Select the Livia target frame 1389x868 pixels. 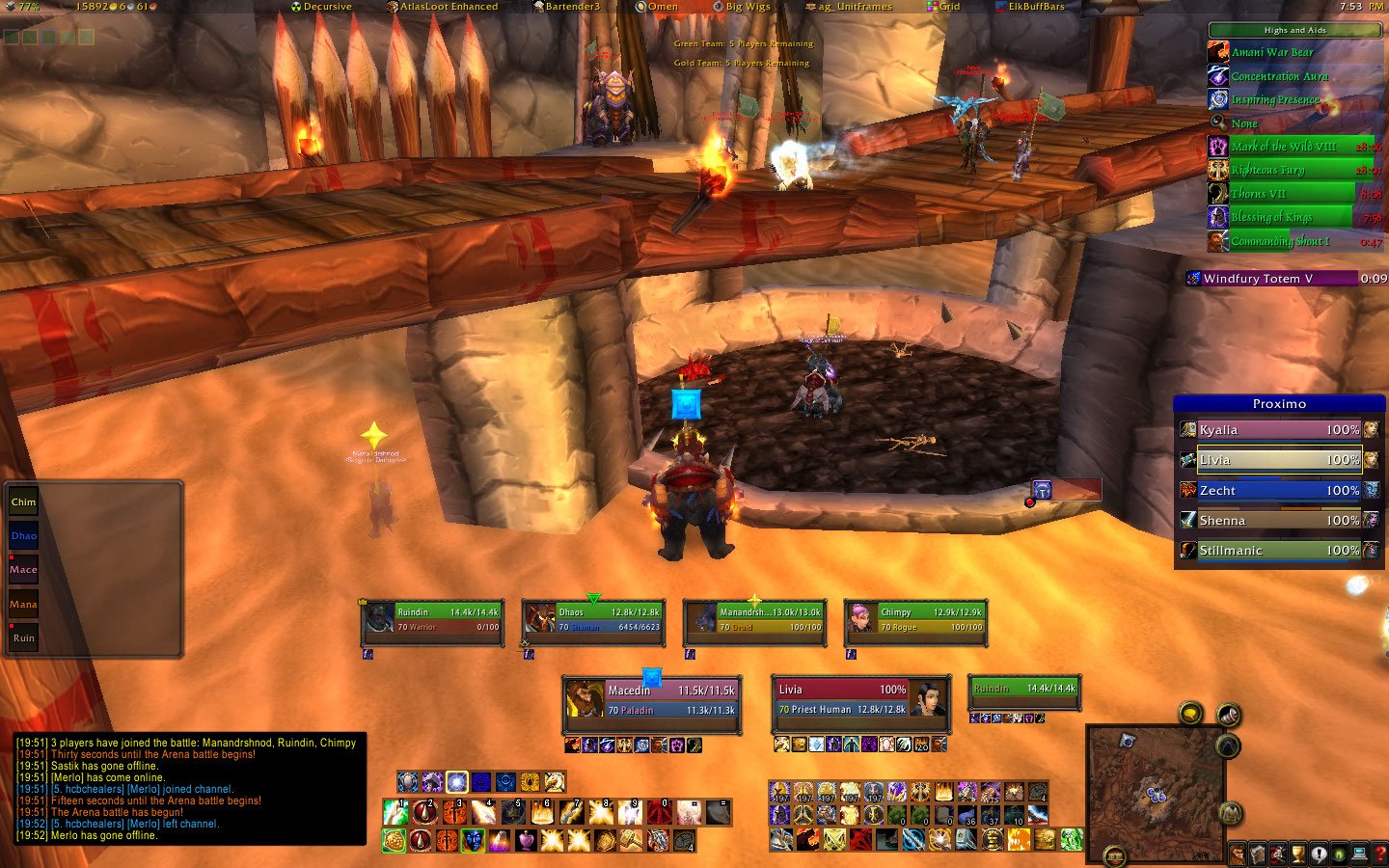point(860,700)
